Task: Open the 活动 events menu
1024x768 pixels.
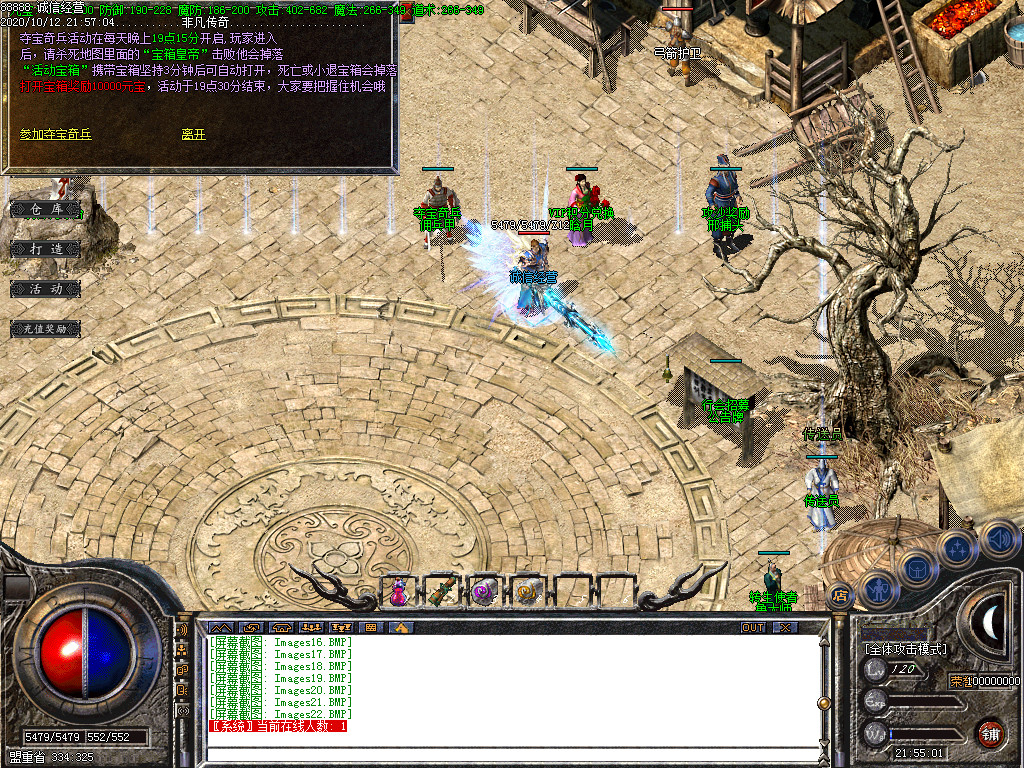Action: [x=46, y=288]
